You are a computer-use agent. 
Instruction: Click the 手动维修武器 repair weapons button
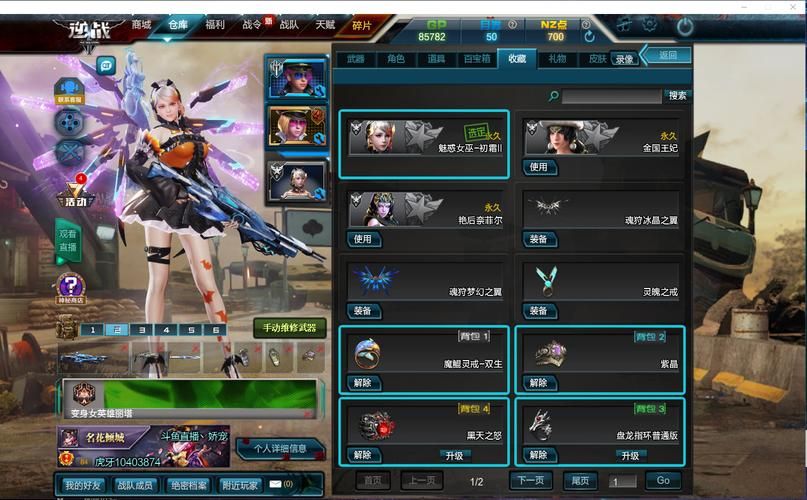[x=288, y=328]
